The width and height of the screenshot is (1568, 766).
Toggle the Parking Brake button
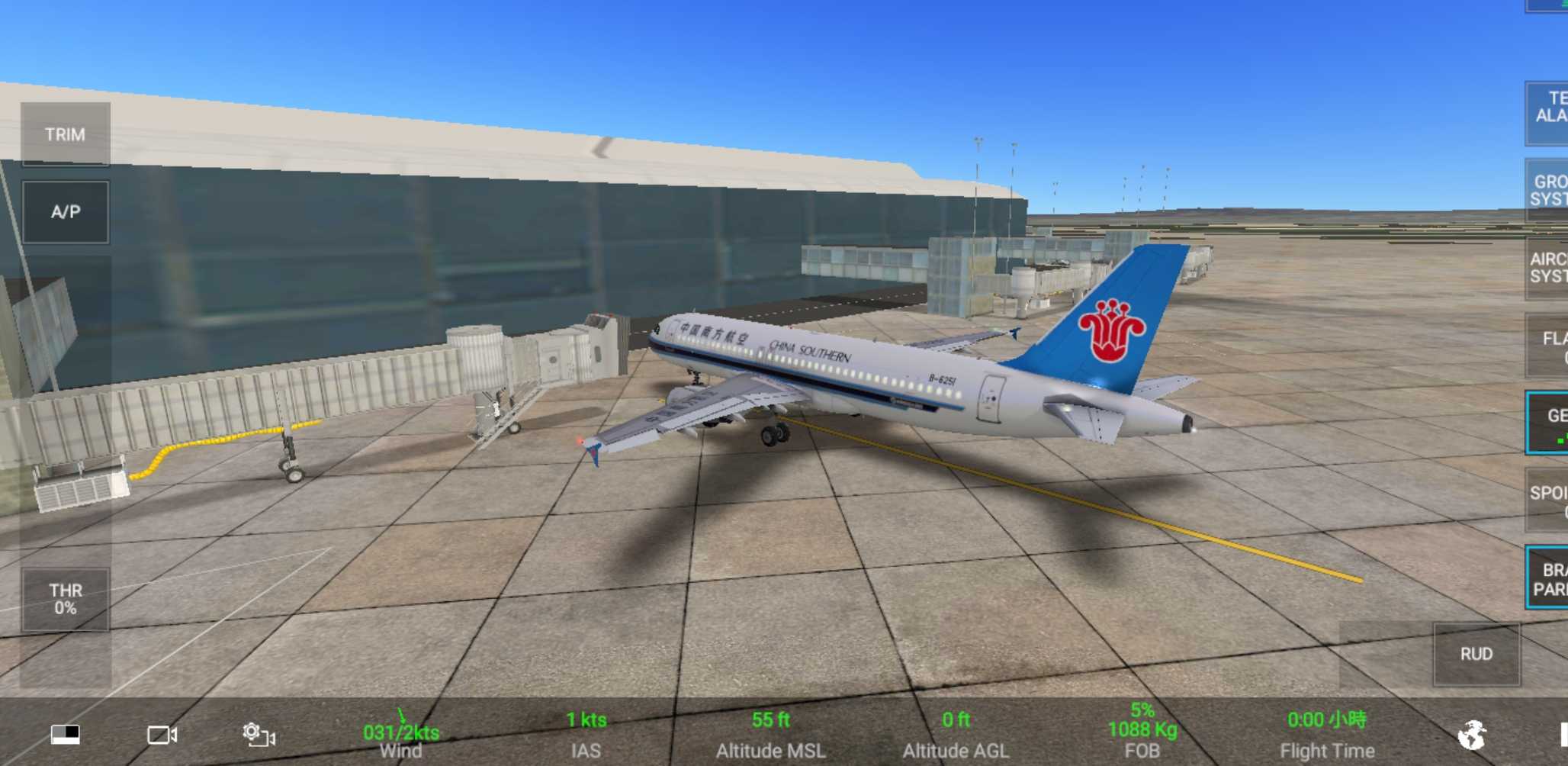pos(1549,578)
